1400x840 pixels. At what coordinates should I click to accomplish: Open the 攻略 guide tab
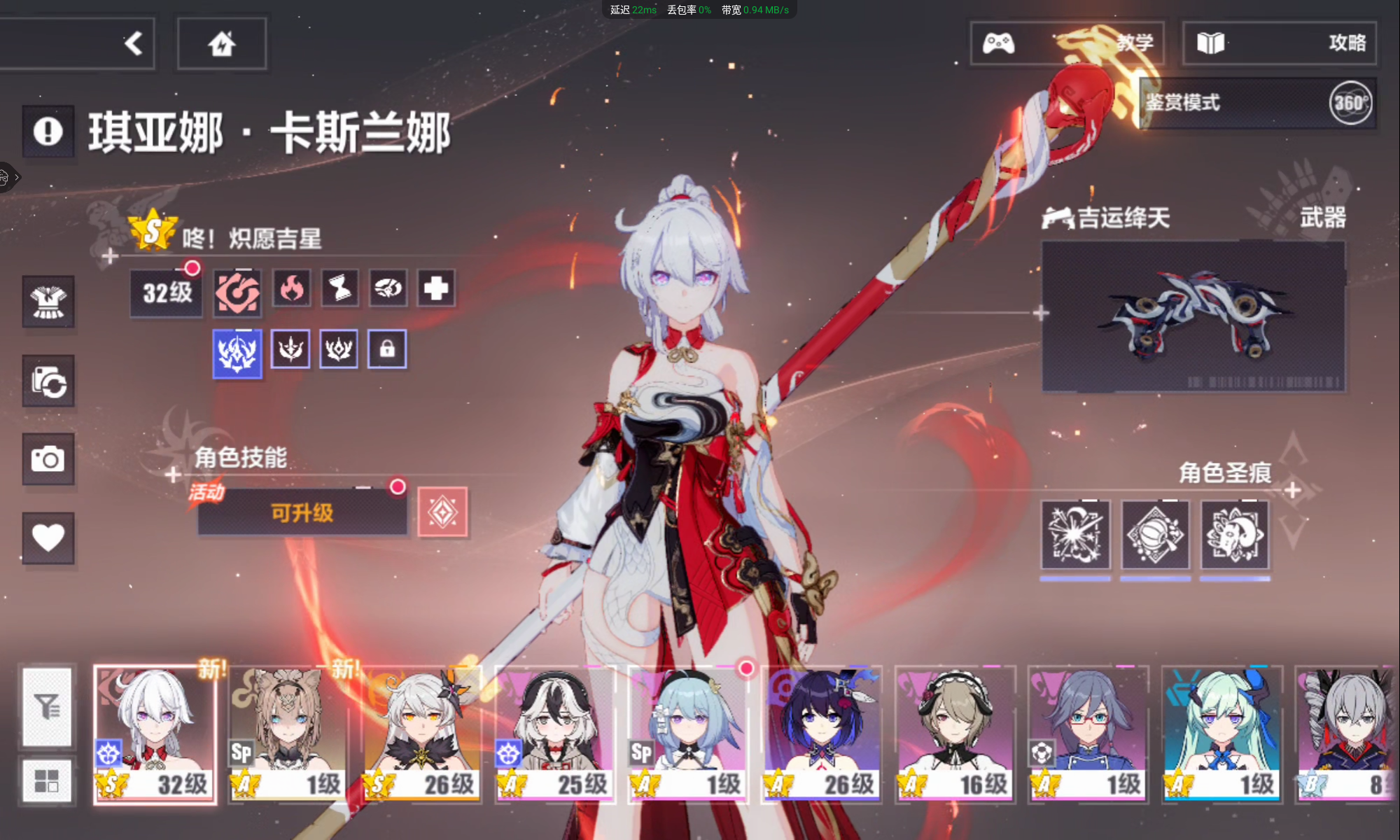pos(1280,43)
